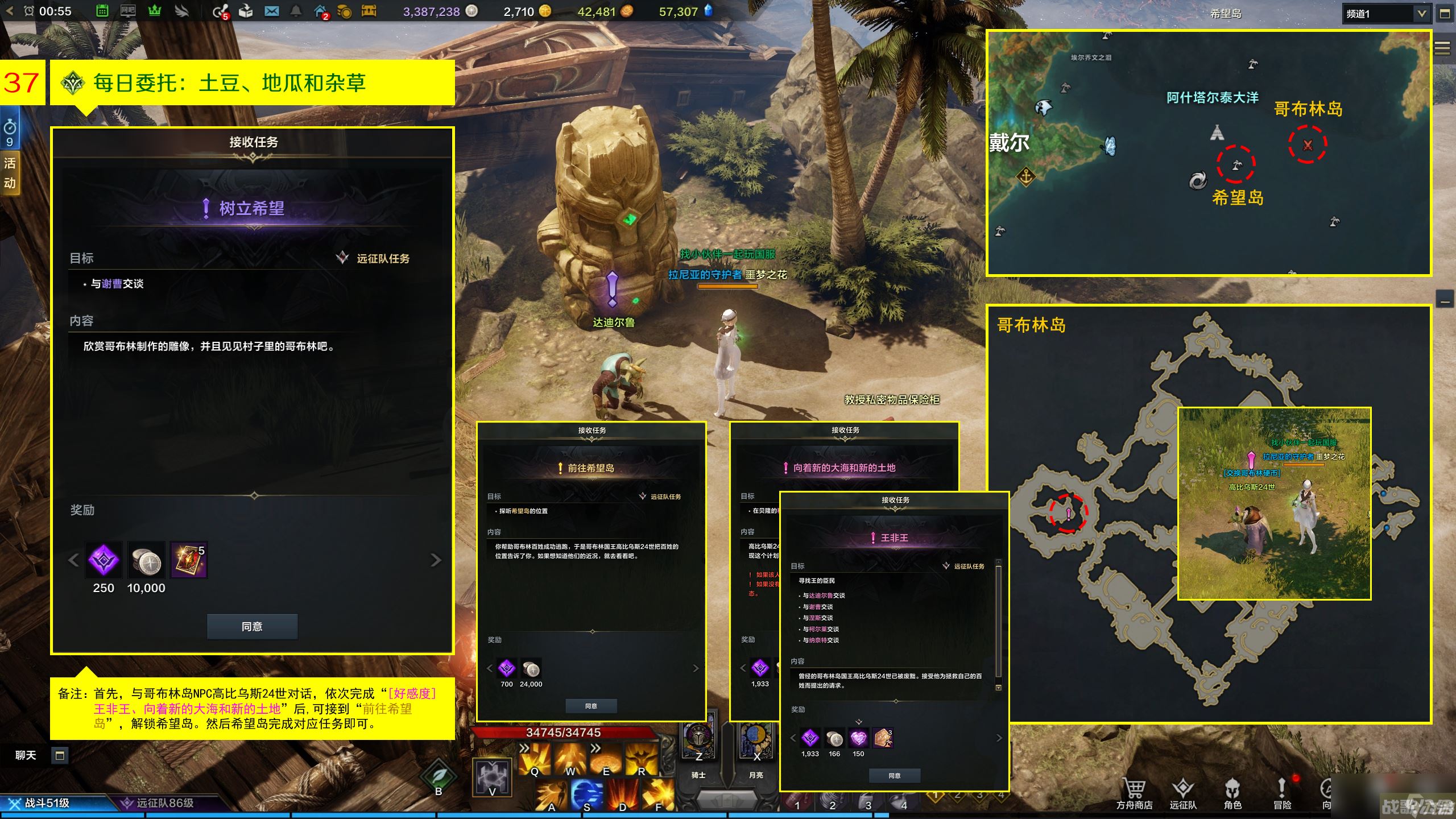Open the 角色 character menu

1232,793
